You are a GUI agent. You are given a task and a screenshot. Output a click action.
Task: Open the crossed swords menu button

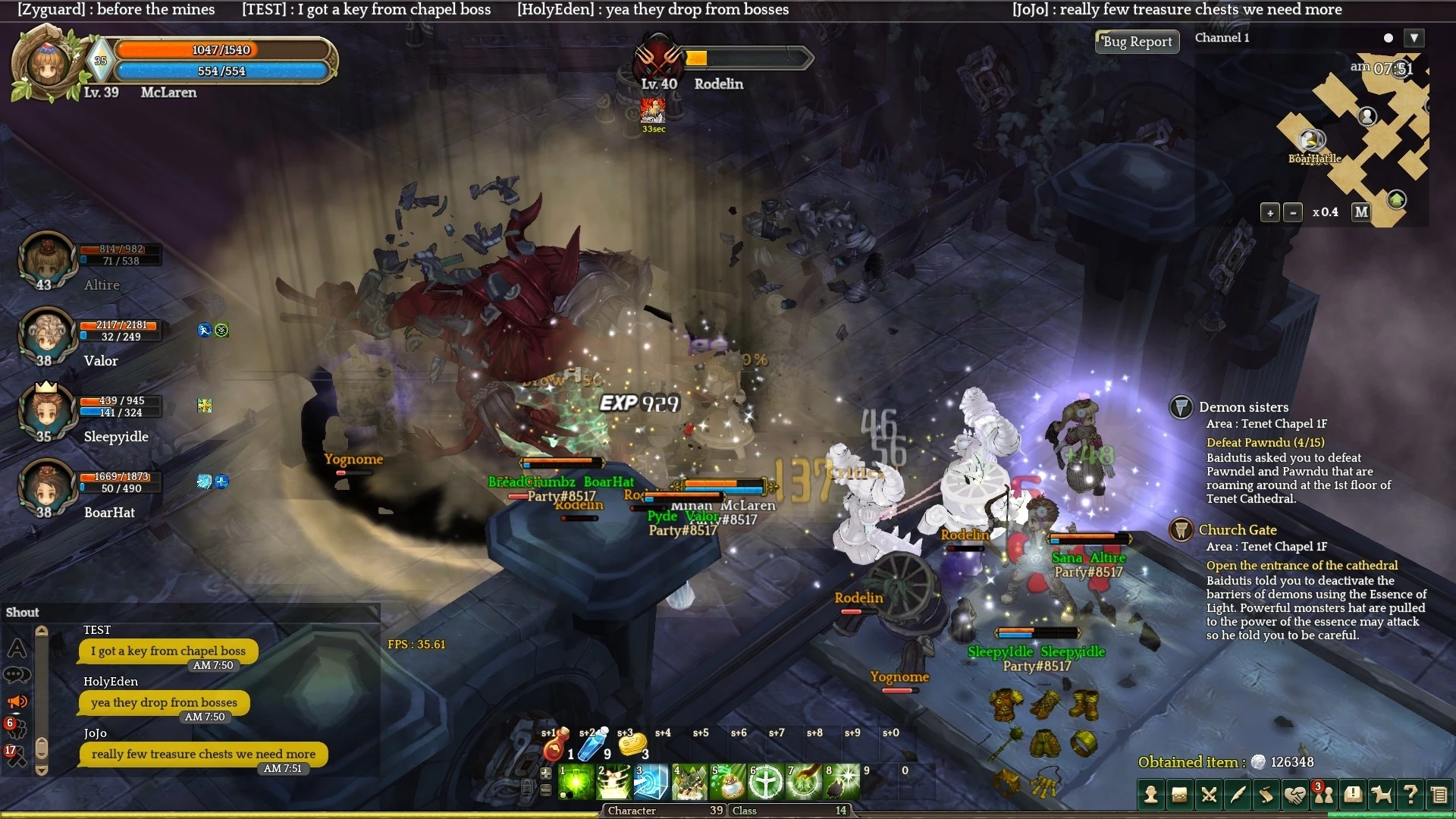click(1209, 795)
